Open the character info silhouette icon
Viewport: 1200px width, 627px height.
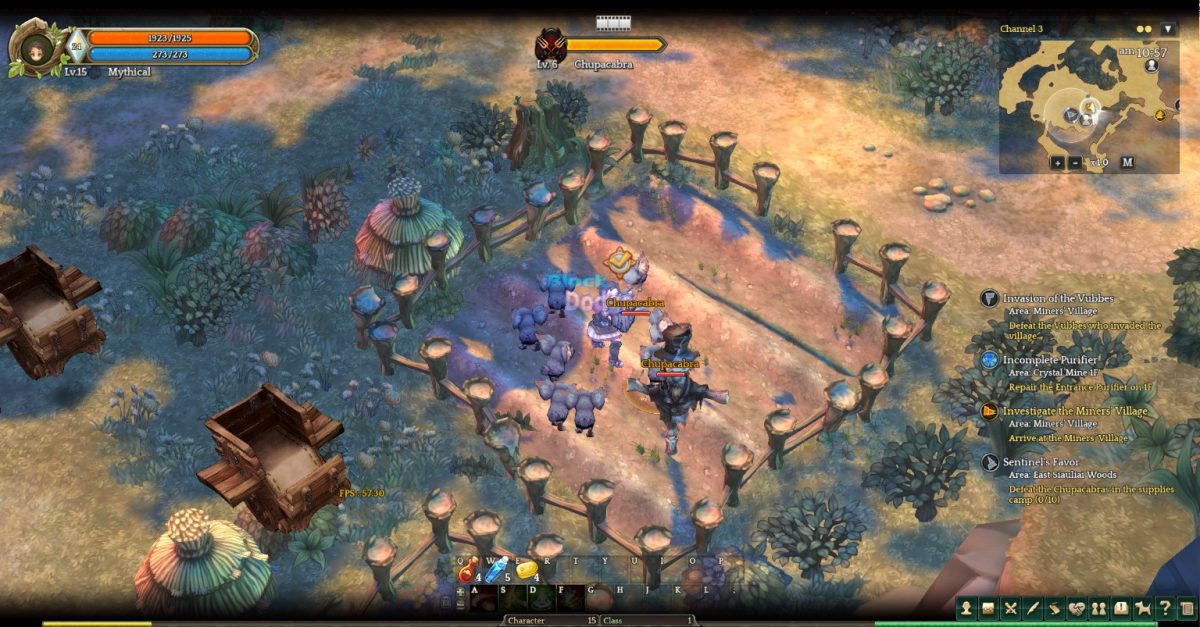point(966,608)
